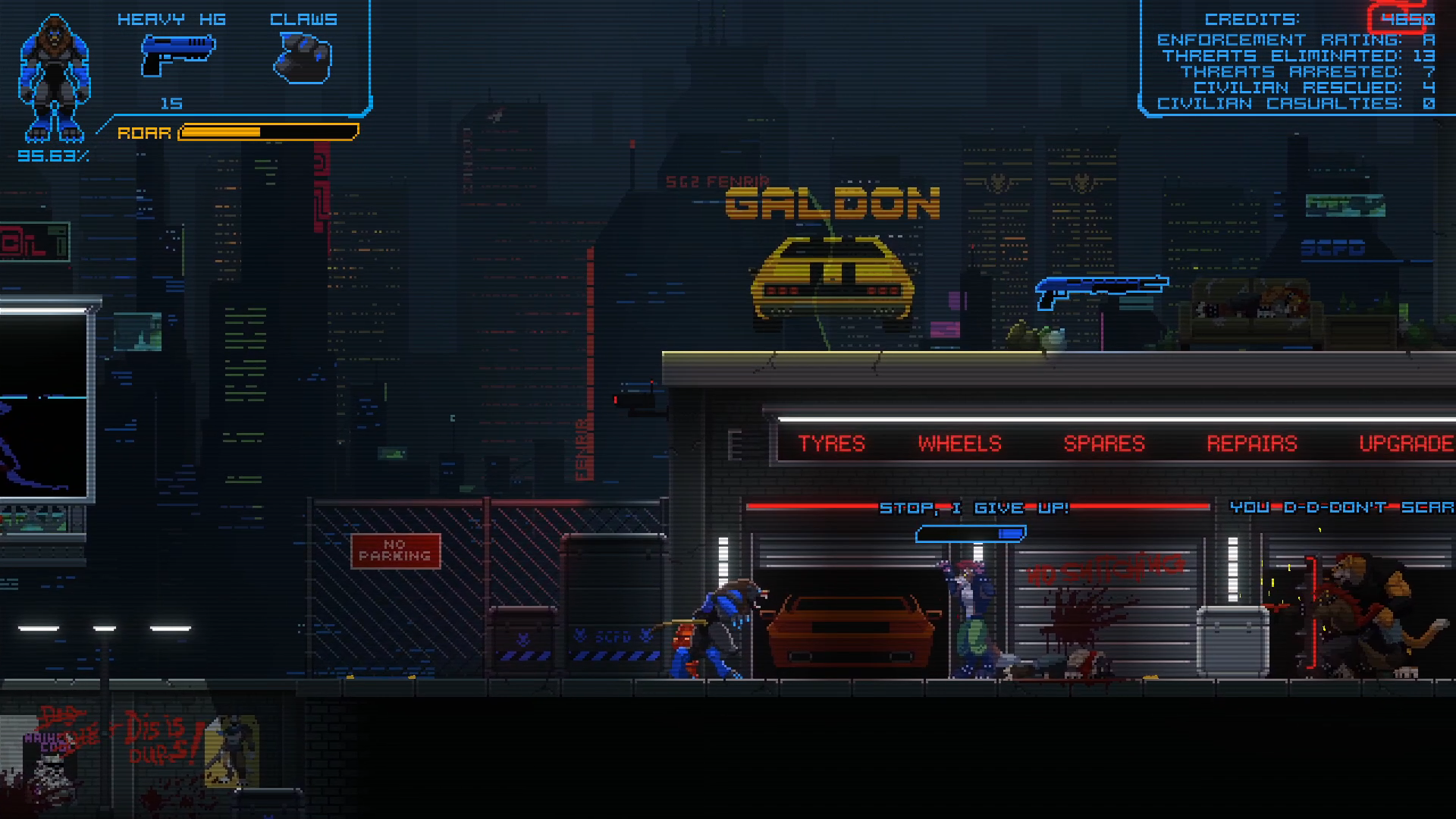Select the Heavy HG pistol weapon icon

coord(177,55)
